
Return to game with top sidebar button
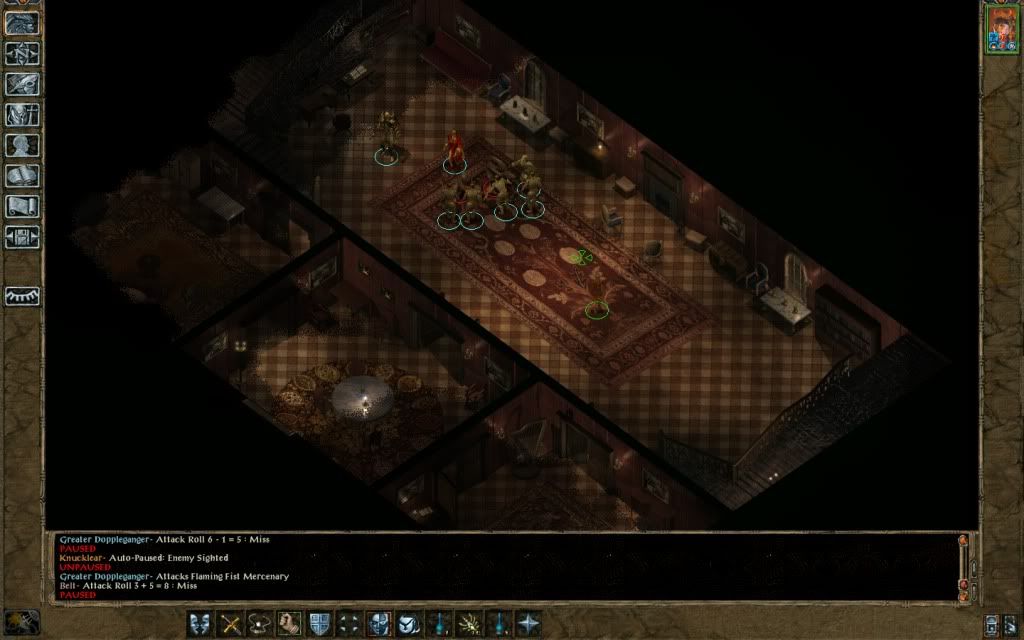pyautogui.click(x=22, y=23)
